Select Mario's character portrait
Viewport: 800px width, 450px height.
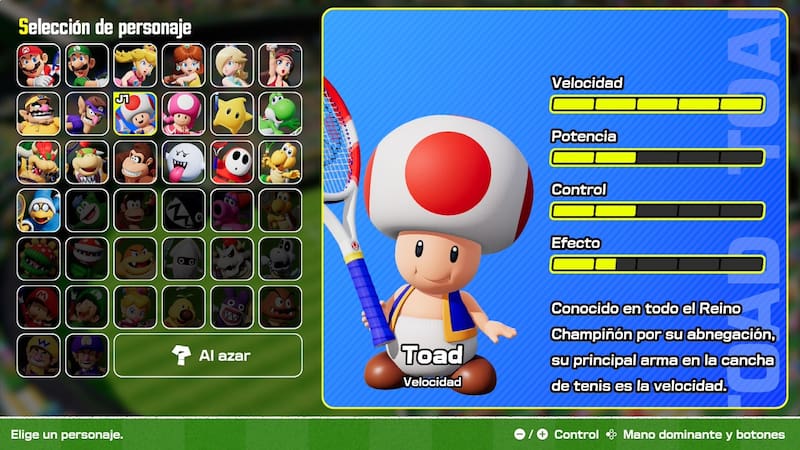[38, 65]
